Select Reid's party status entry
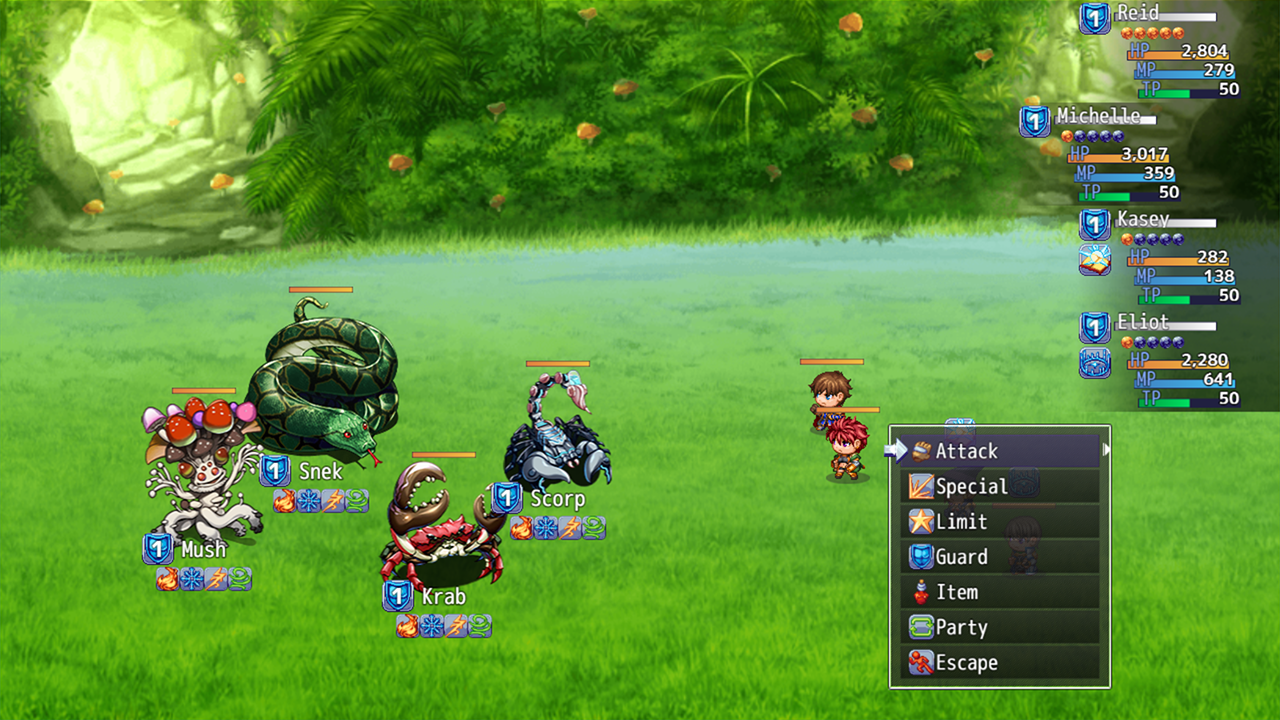The width and height of the screenshot is (1280, 720). [1160, 52]
